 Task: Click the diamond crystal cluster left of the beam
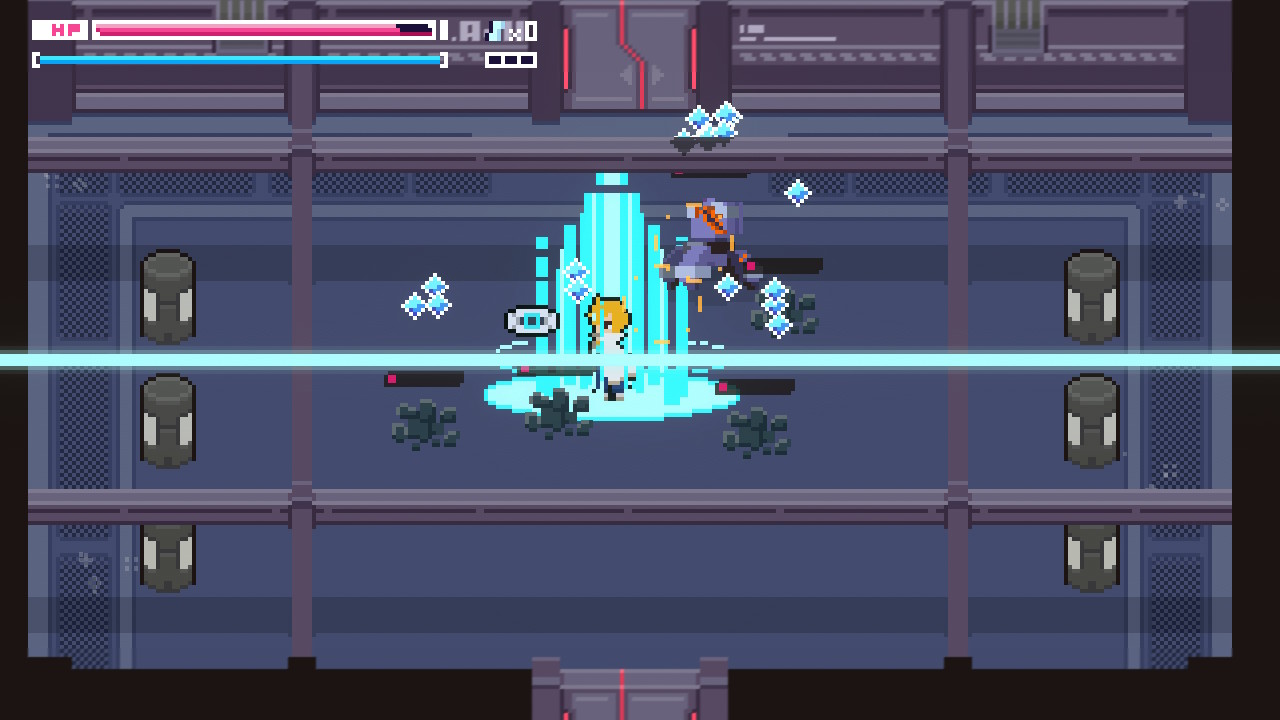[425, 295]
